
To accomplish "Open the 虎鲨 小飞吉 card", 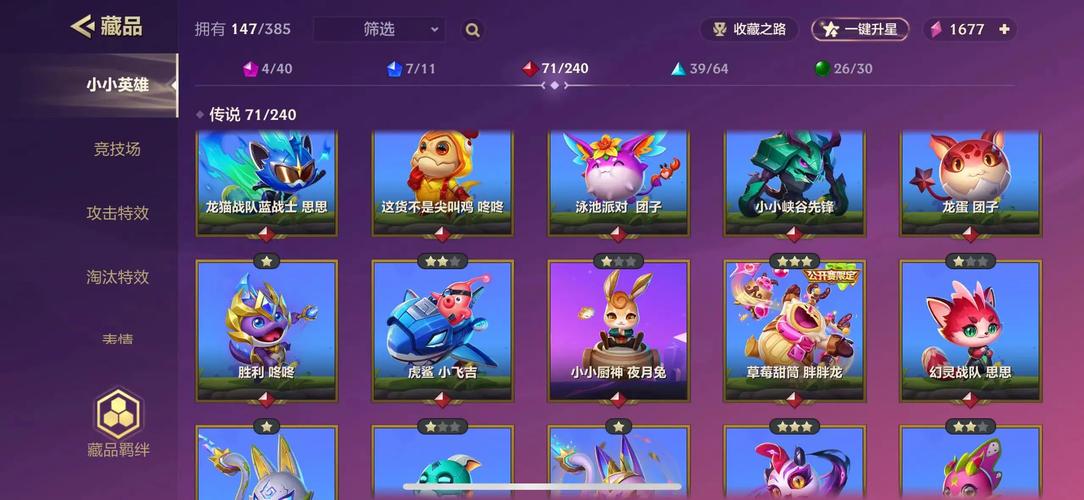I will tap(442, 330).
